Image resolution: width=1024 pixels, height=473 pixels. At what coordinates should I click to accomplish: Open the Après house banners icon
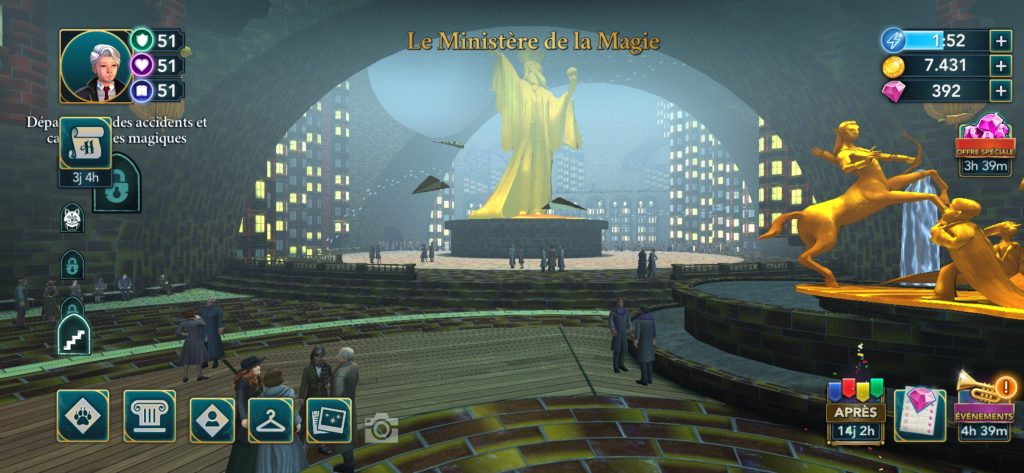click(855, 404)
